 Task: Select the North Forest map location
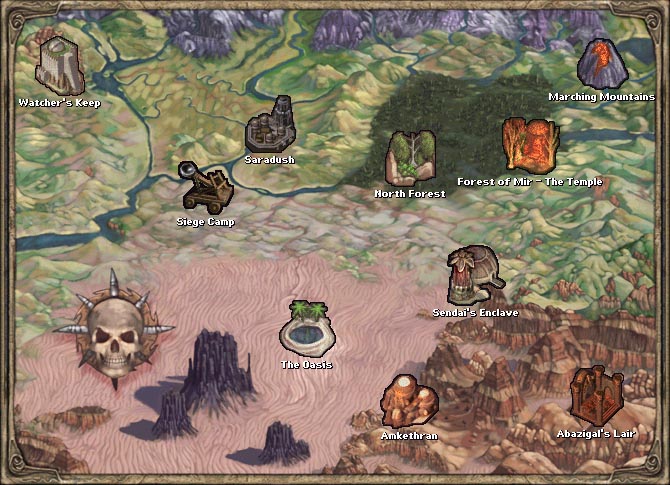[x=409, y=157]
